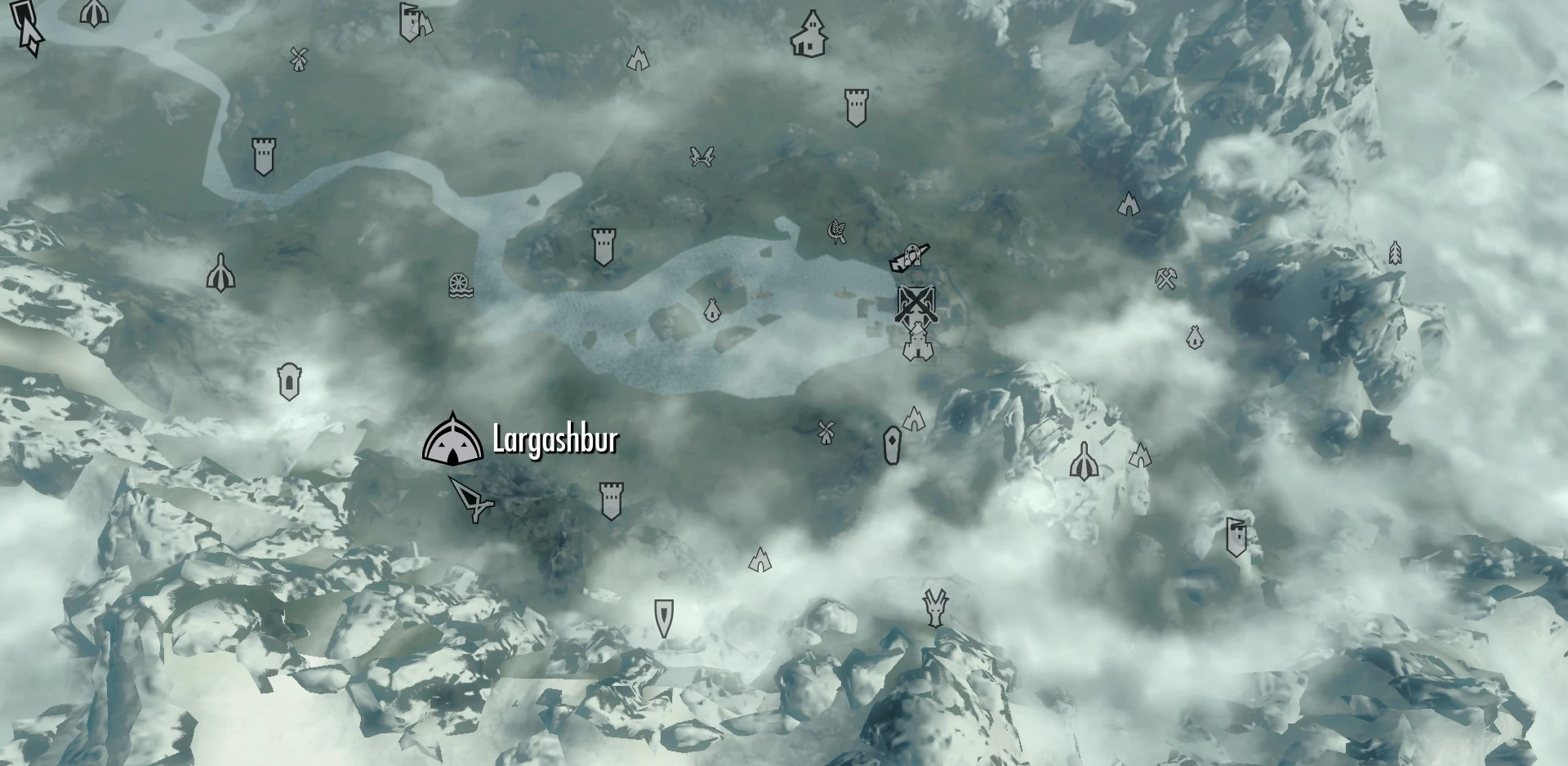Click the player position arrow marker

coord(475,500)
